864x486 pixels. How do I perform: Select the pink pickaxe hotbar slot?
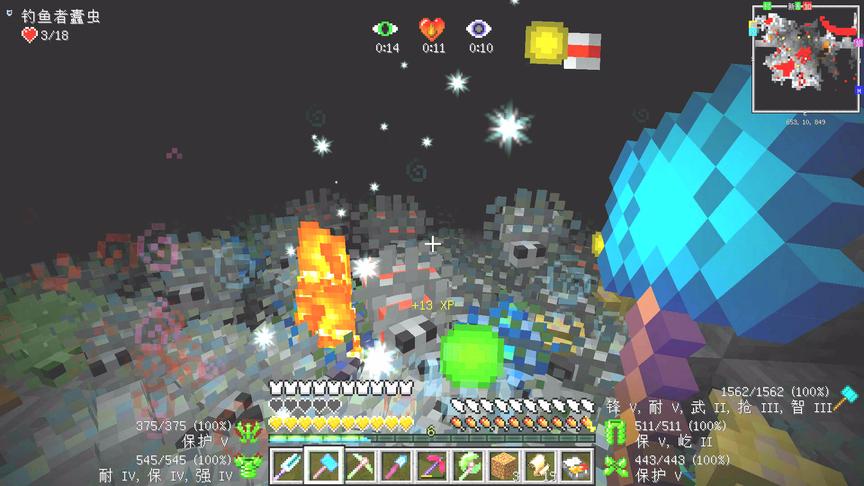point(433,466)
